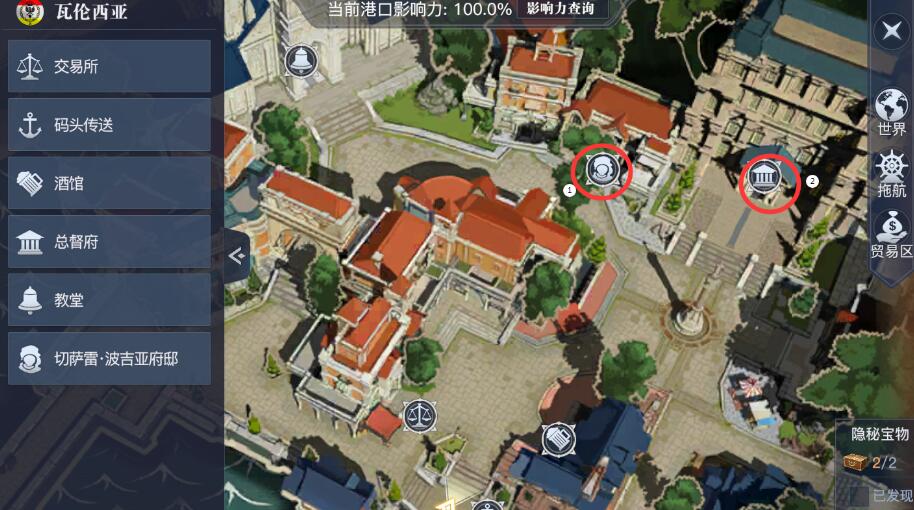Viewport: 914px width, 510px height.
Task: Select the red-circled character portrait map marker
Action: coord(603,169)
